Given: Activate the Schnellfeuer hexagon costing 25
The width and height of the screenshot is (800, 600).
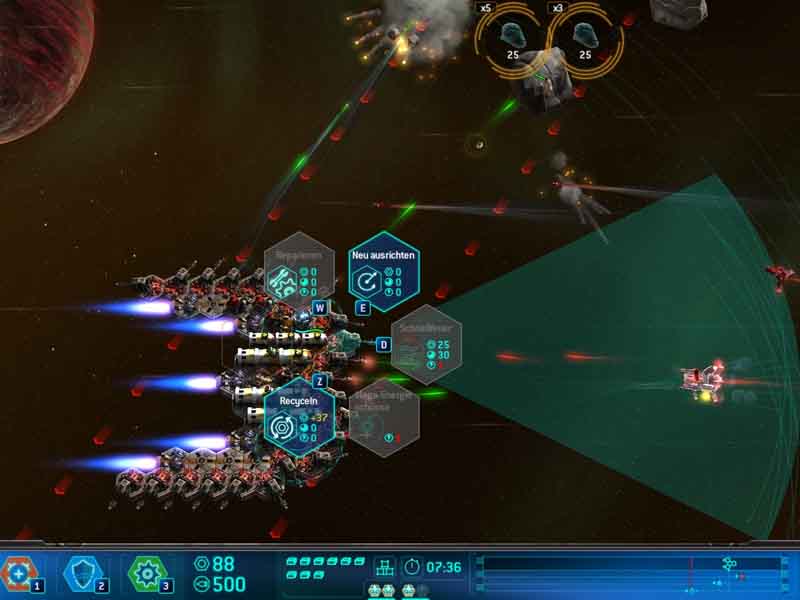Looking at the screenshot, I should (426, 344).
